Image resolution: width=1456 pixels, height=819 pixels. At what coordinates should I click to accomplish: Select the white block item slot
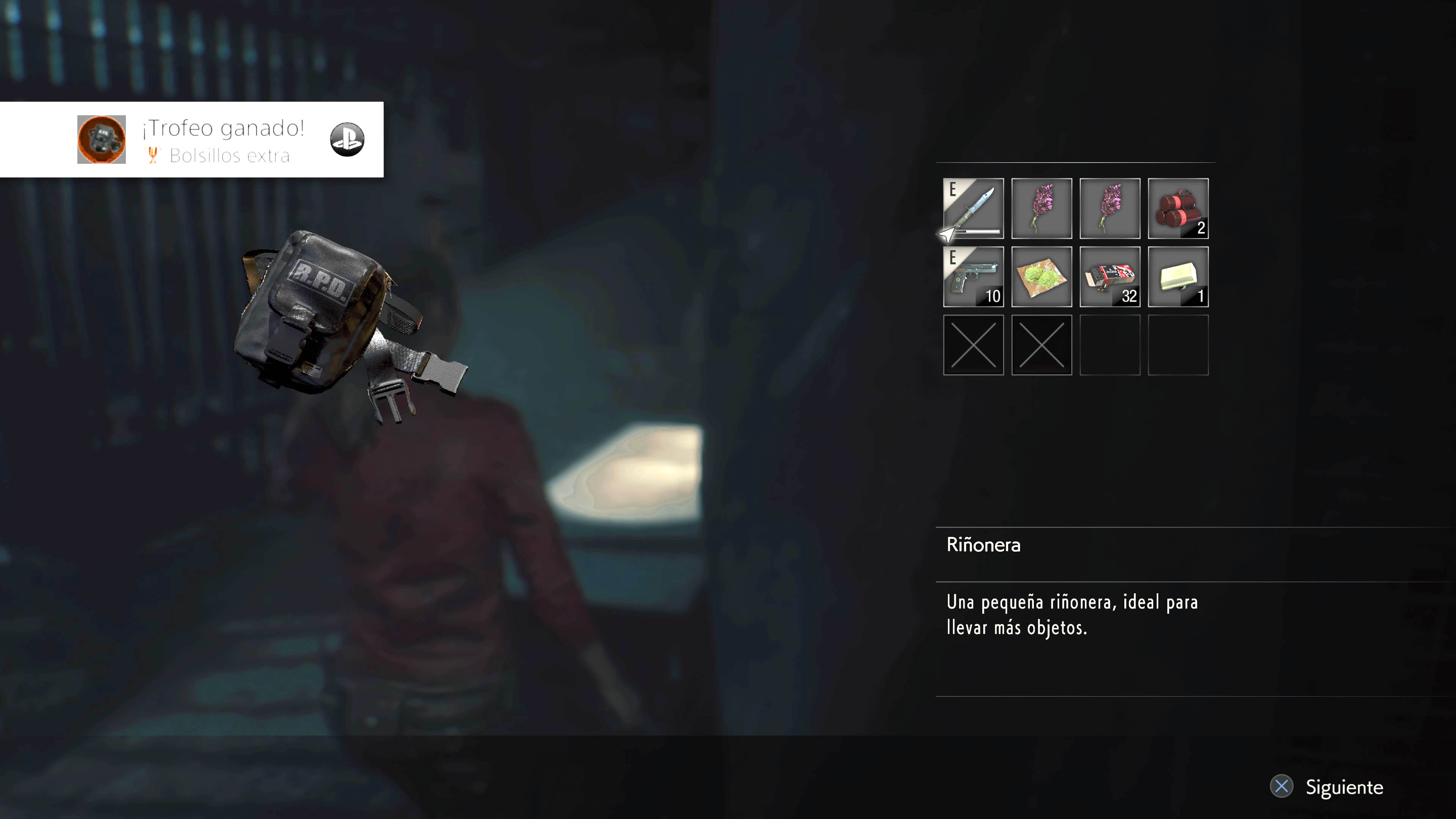1178,276
